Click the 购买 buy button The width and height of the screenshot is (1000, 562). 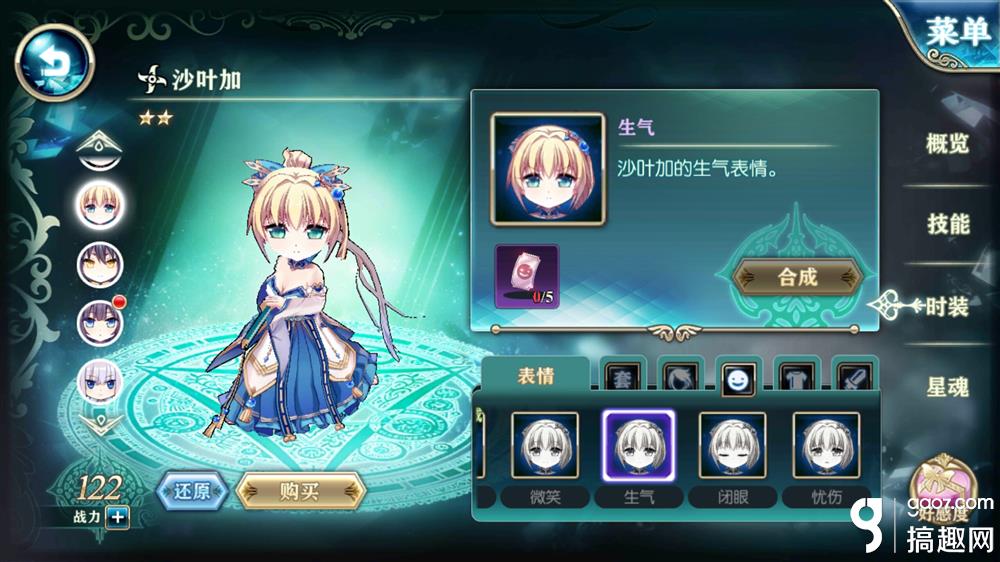pos(300,491)
